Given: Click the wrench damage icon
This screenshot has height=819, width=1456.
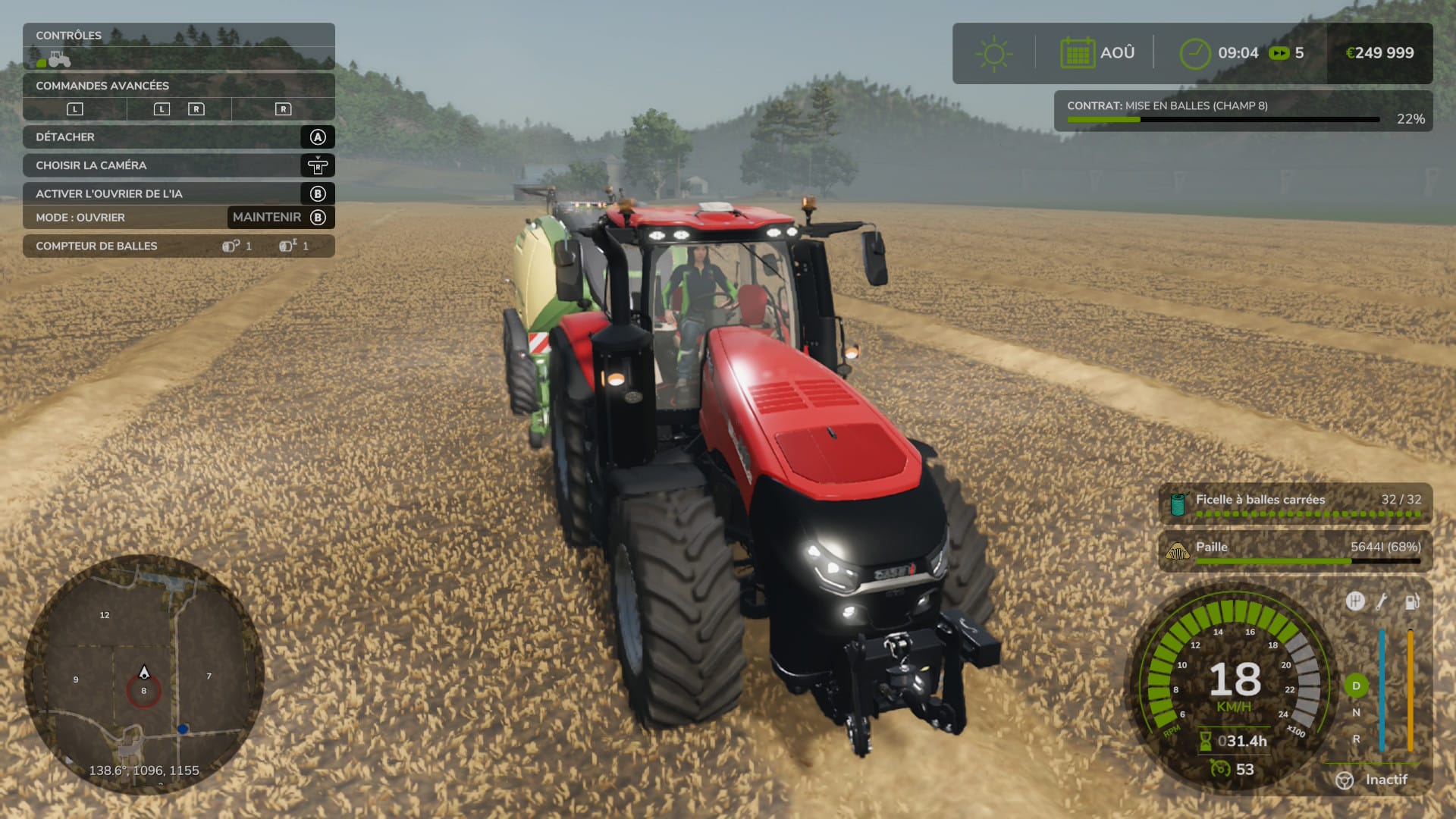Looking at the screenshot, I should pos(1382,602).
